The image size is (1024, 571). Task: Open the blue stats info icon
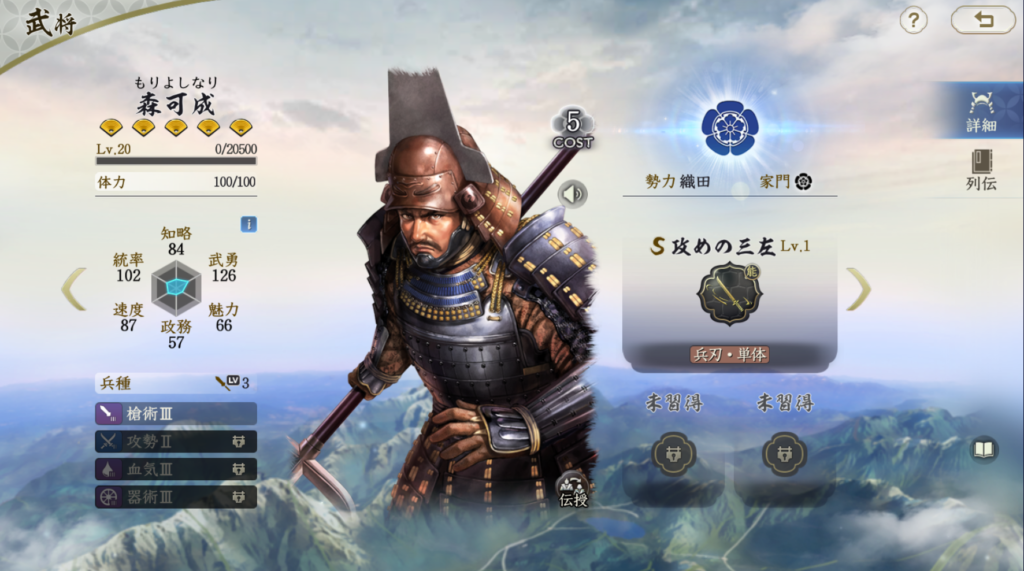[x=248, y=224]
